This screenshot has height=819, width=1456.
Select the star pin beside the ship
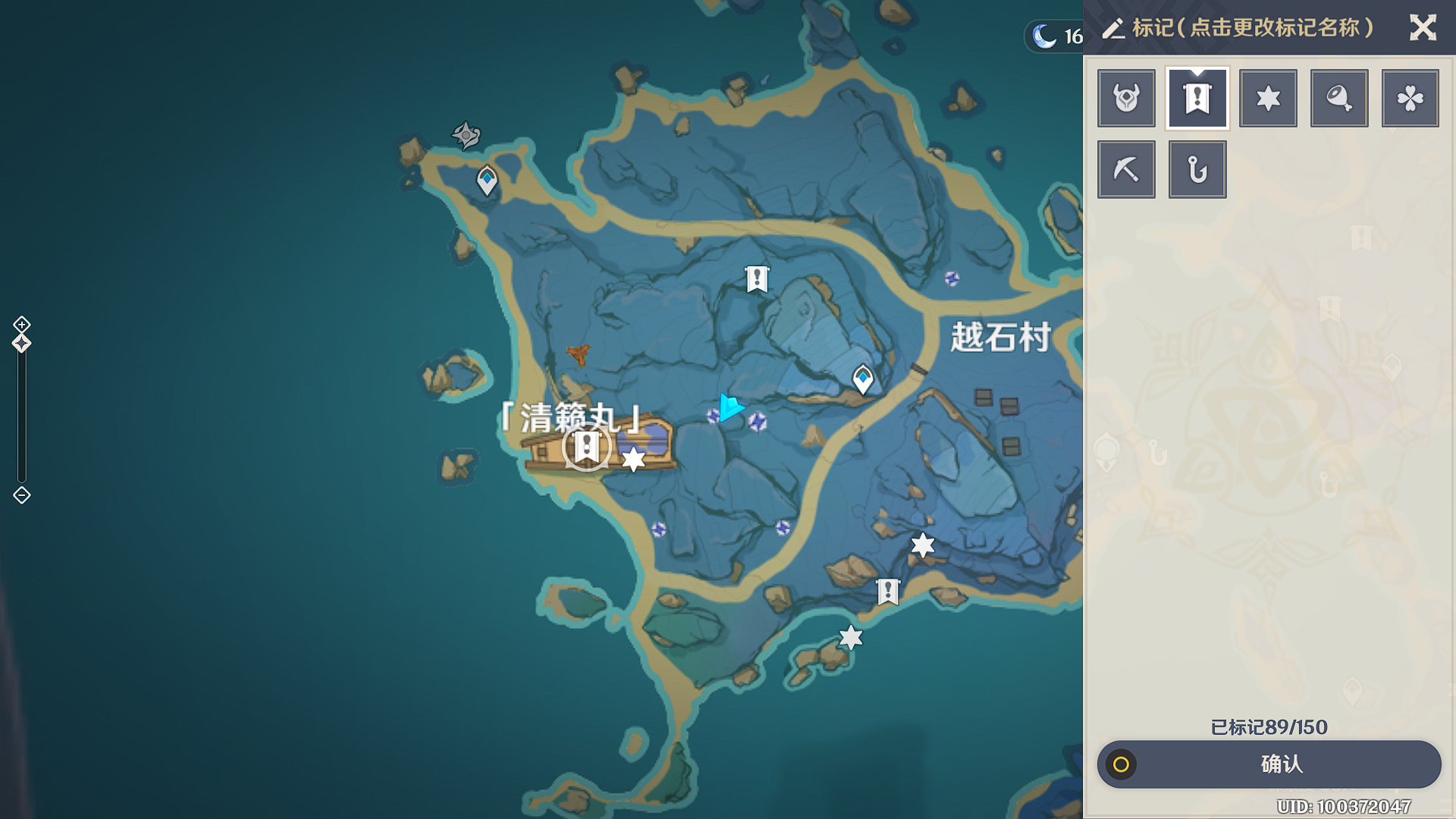tap(633, 459)
